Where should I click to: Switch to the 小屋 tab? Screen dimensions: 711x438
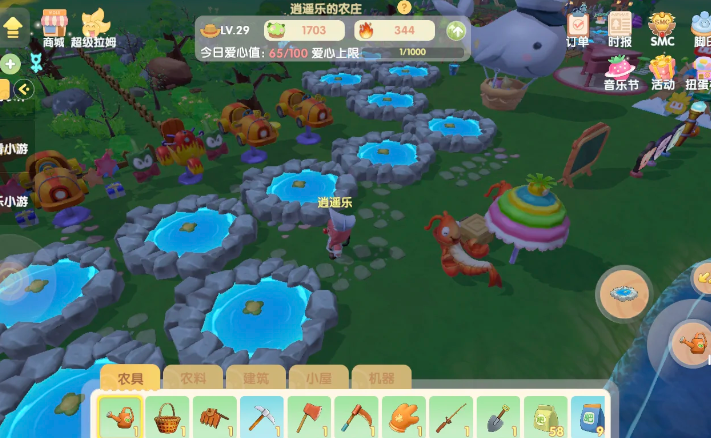tap(318, 379)
